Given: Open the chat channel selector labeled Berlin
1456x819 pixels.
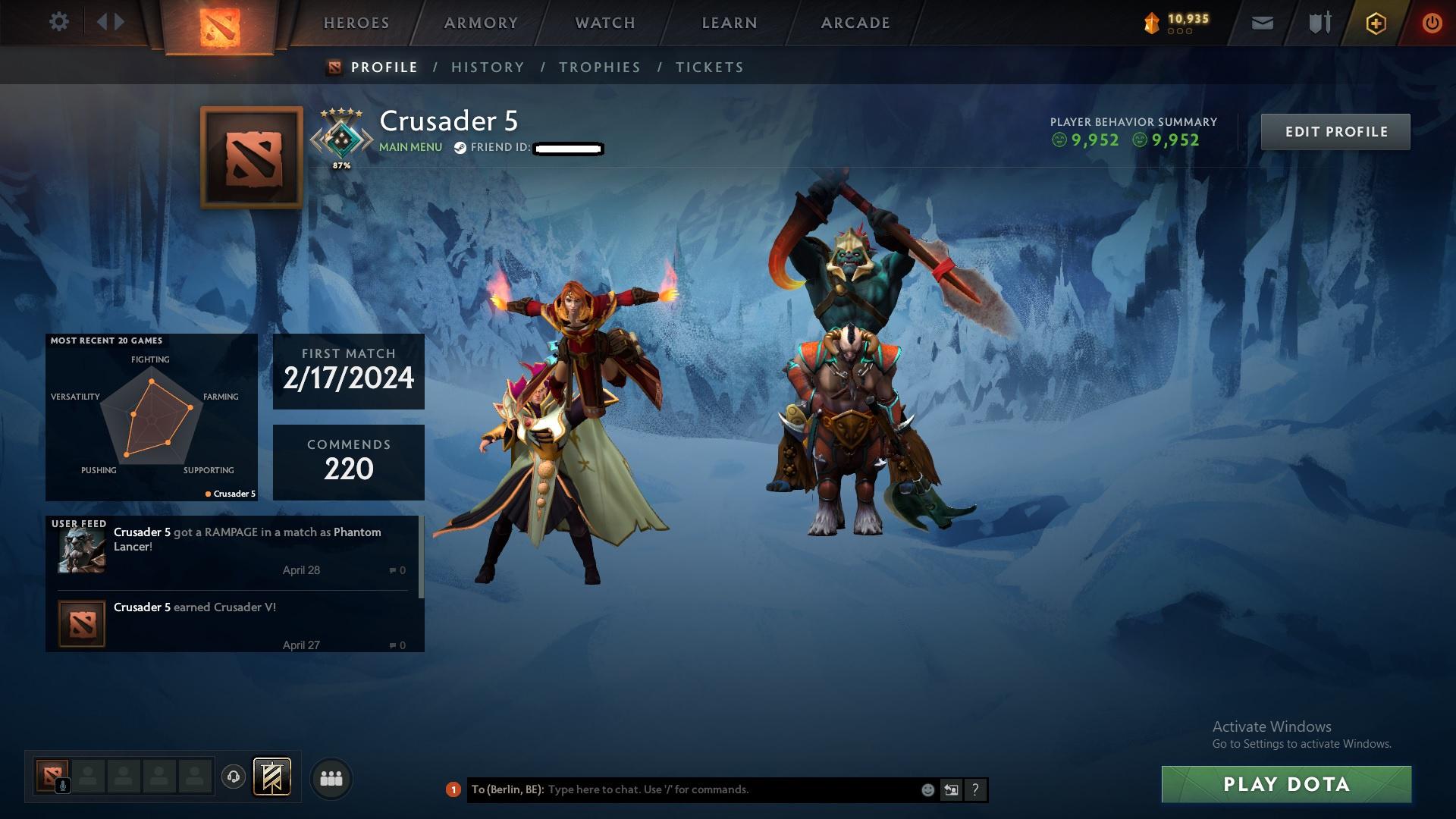Looking at the screenshot, I should [x=508, y=789].
